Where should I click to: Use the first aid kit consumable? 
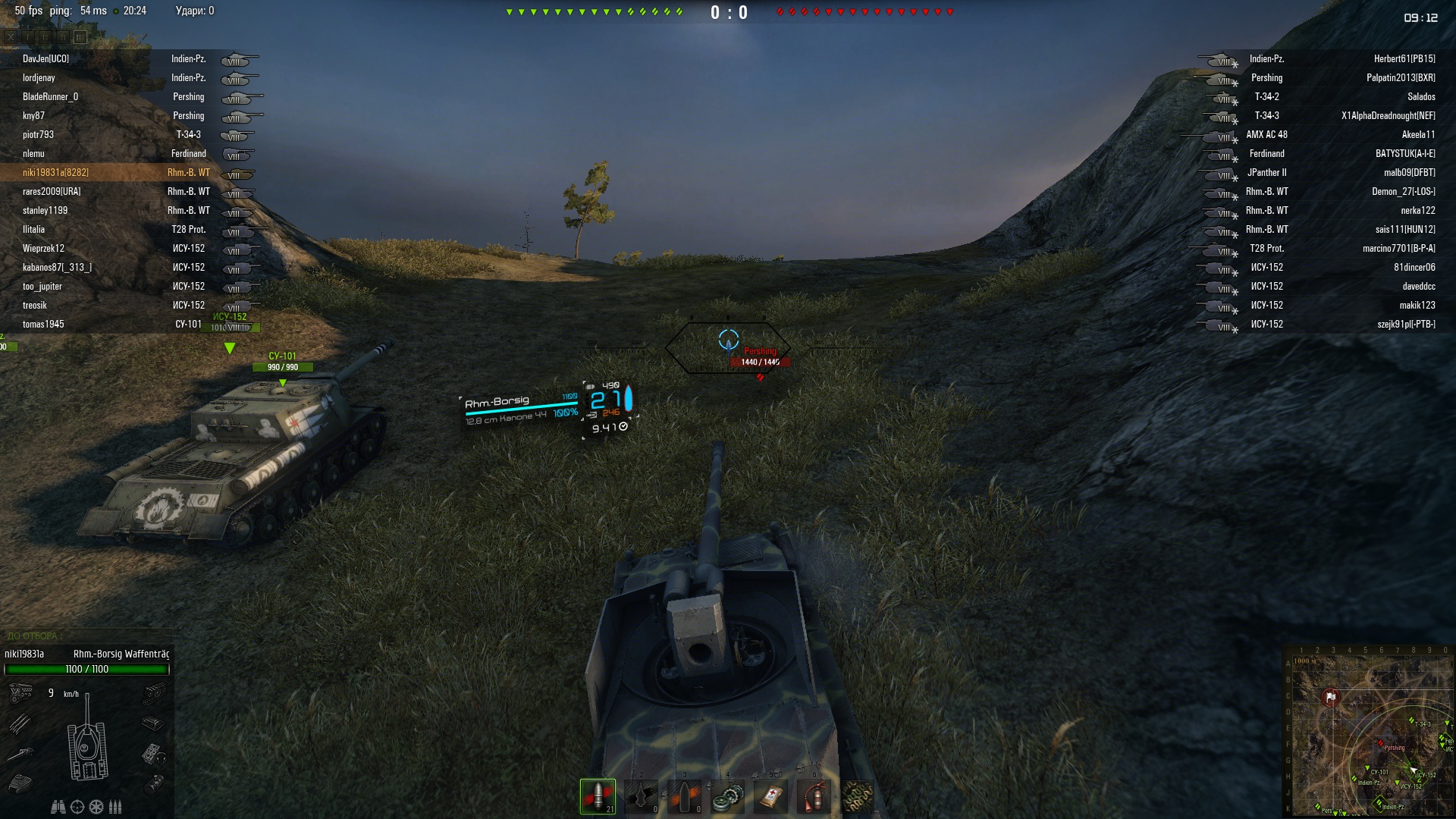[771, 796]
